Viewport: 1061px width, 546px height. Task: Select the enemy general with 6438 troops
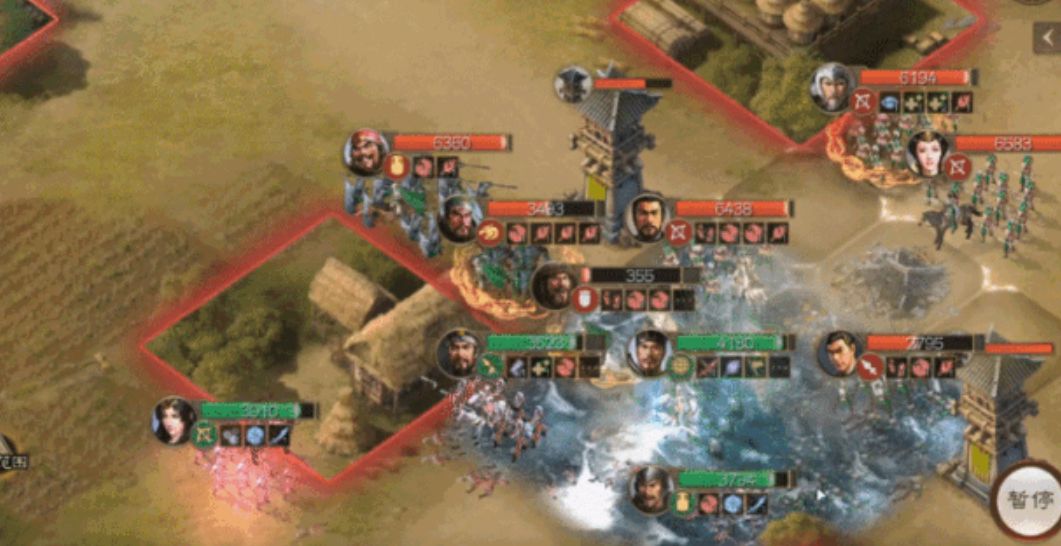pyautogui.click(x=648, y=218)
